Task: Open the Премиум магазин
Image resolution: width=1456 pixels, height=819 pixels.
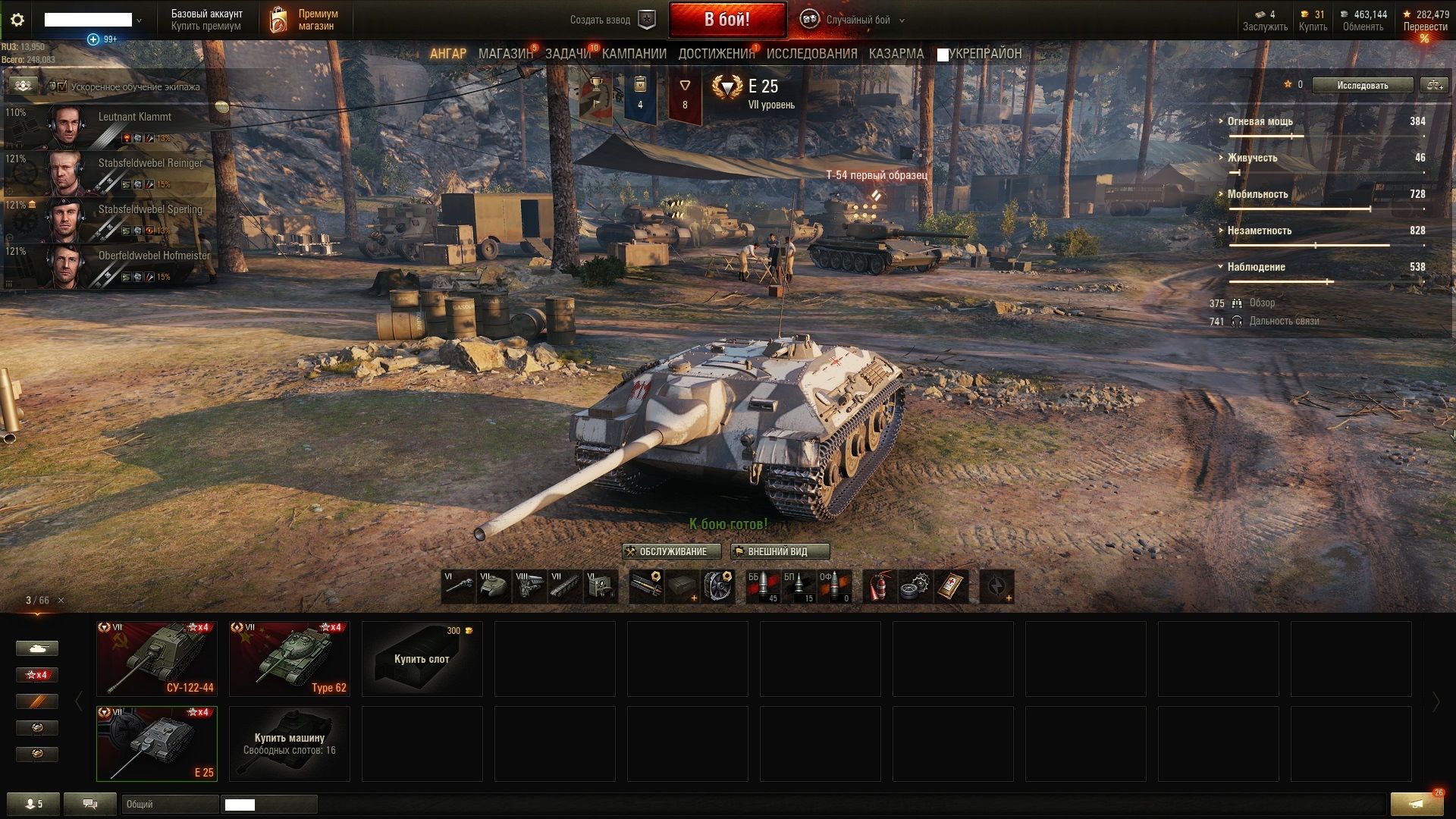Action: point(304,20)
